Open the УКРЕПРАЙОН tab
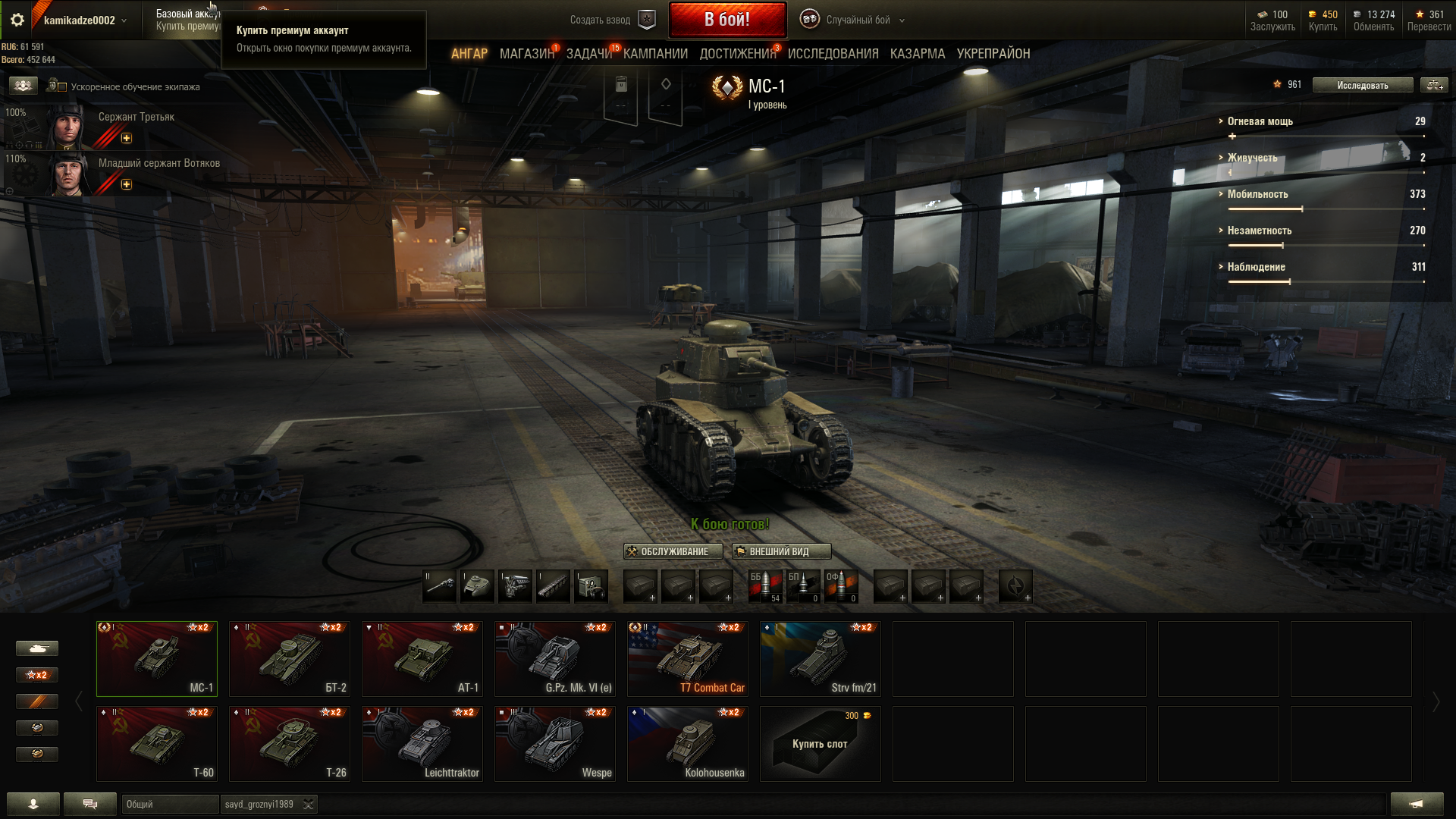This screenshot has height=819, width=1456. click(x=993, y=54)
